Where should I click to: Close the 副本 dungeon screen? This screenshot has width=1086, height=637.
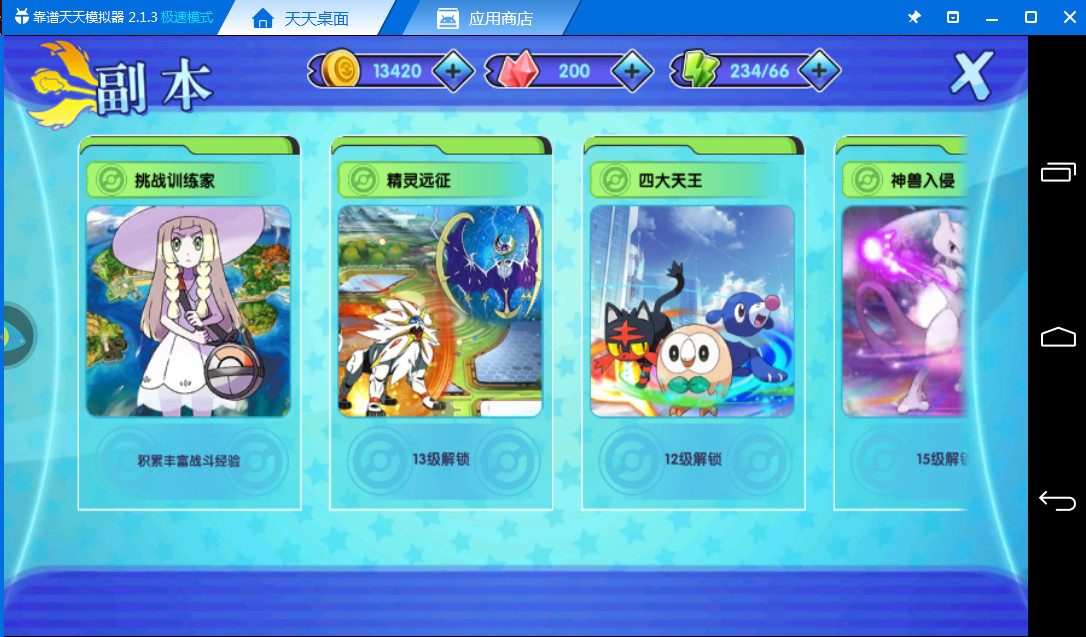[x=970, y=75]
